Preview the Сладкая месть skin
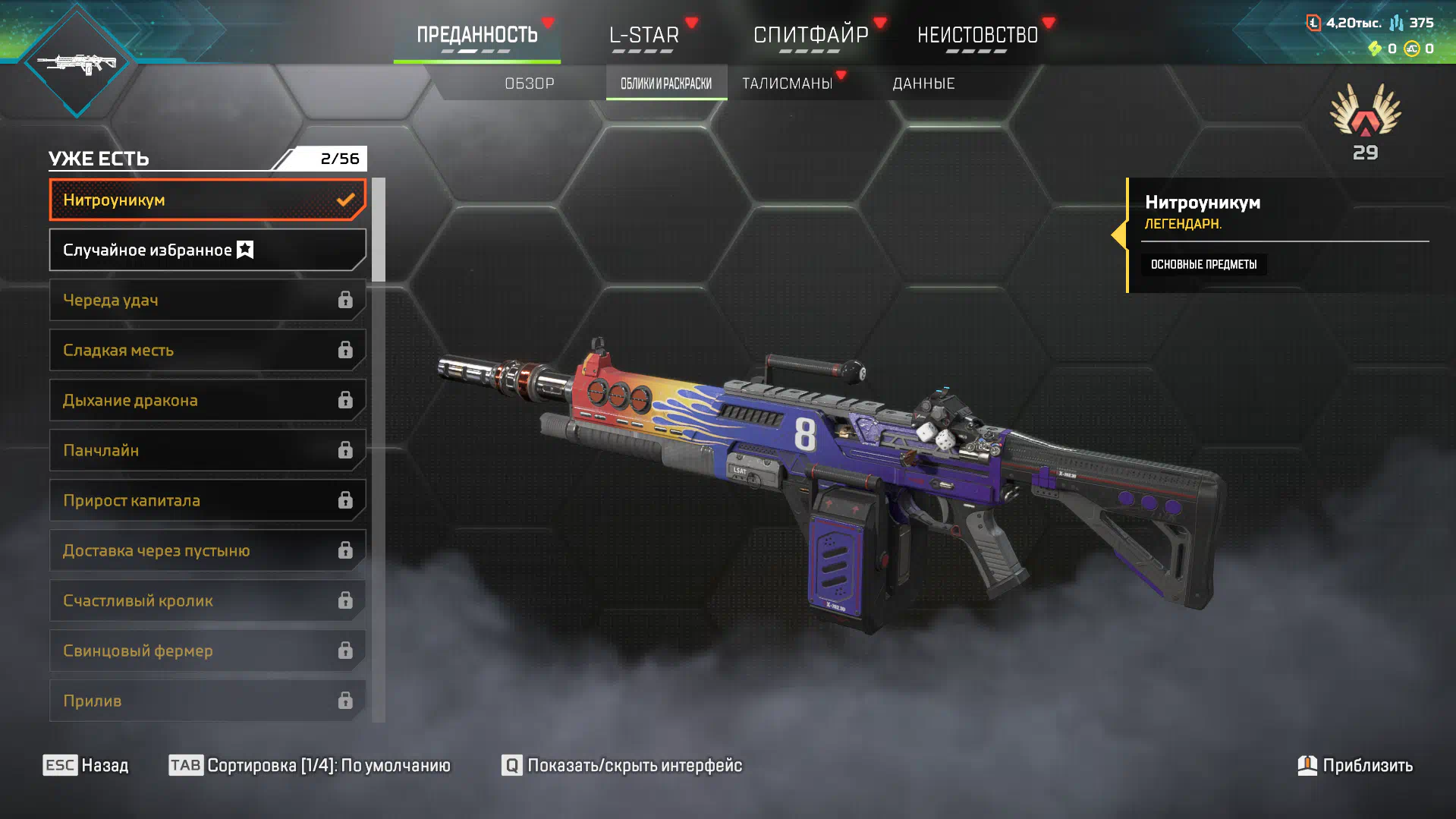This screenshot has width=1456, height=819. coord(207,351)
